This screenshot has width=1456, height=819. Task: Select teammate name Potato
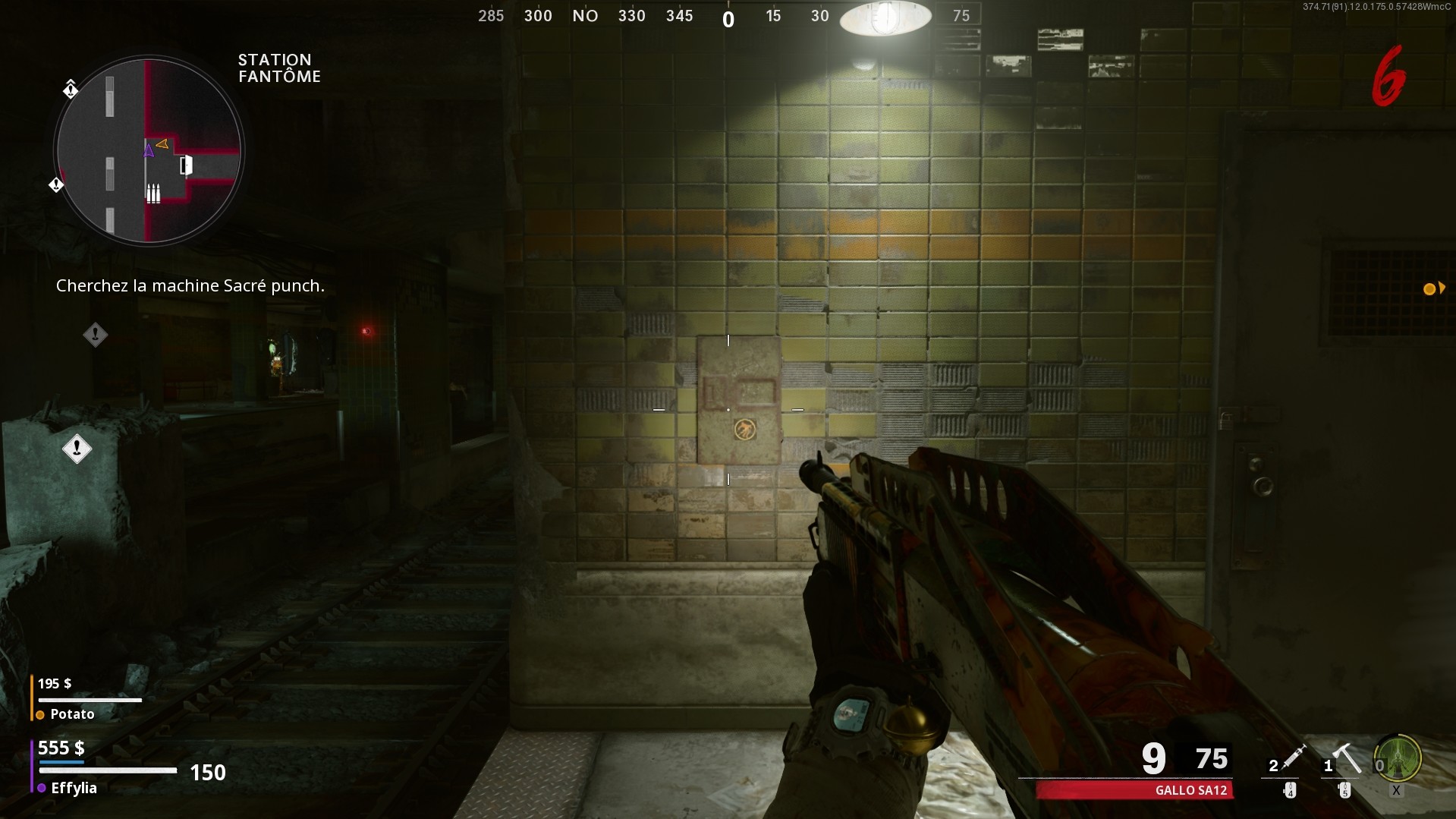click(x=71, y=713)
